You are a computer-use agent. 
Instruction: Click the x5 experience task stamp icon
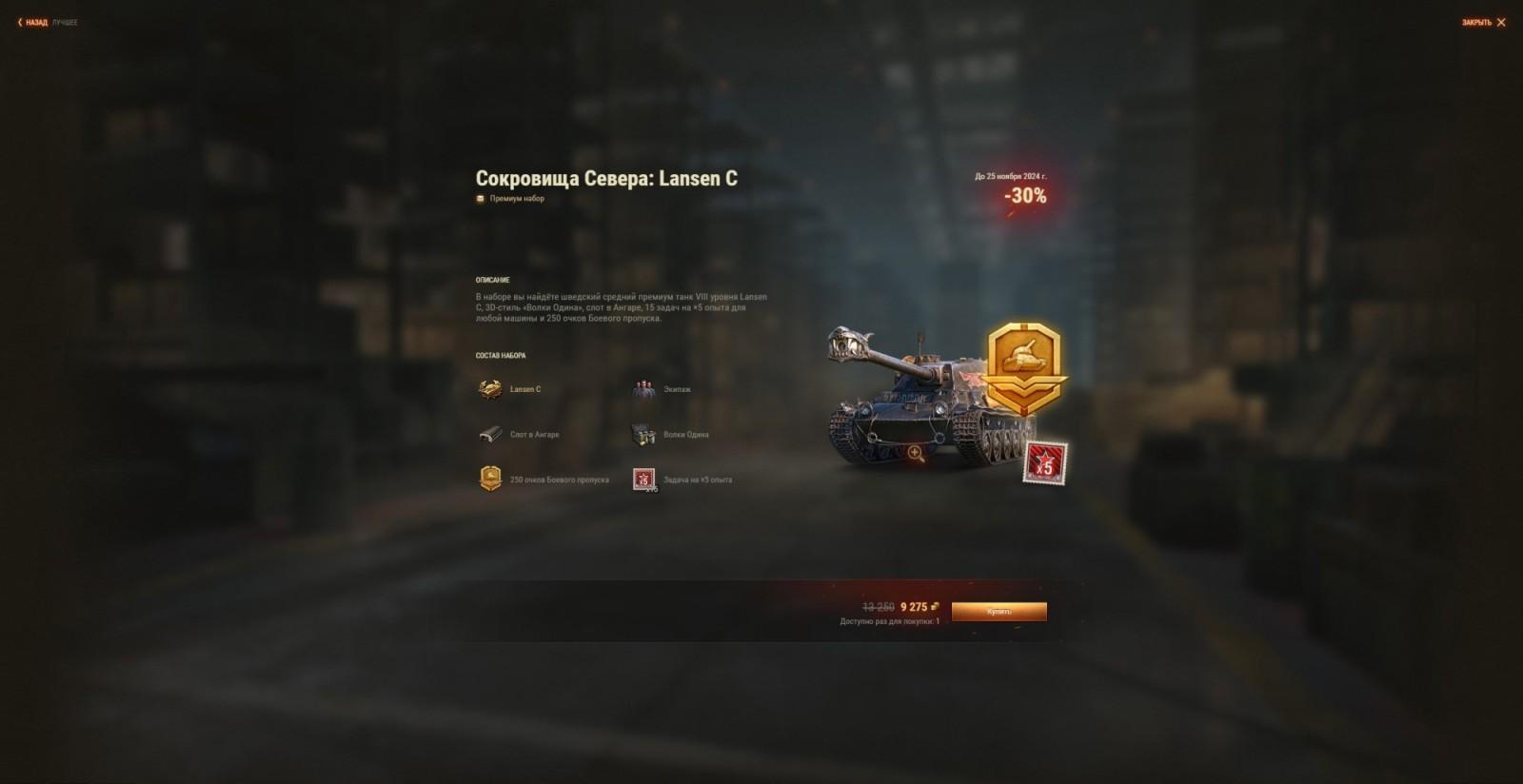(643, 480)
